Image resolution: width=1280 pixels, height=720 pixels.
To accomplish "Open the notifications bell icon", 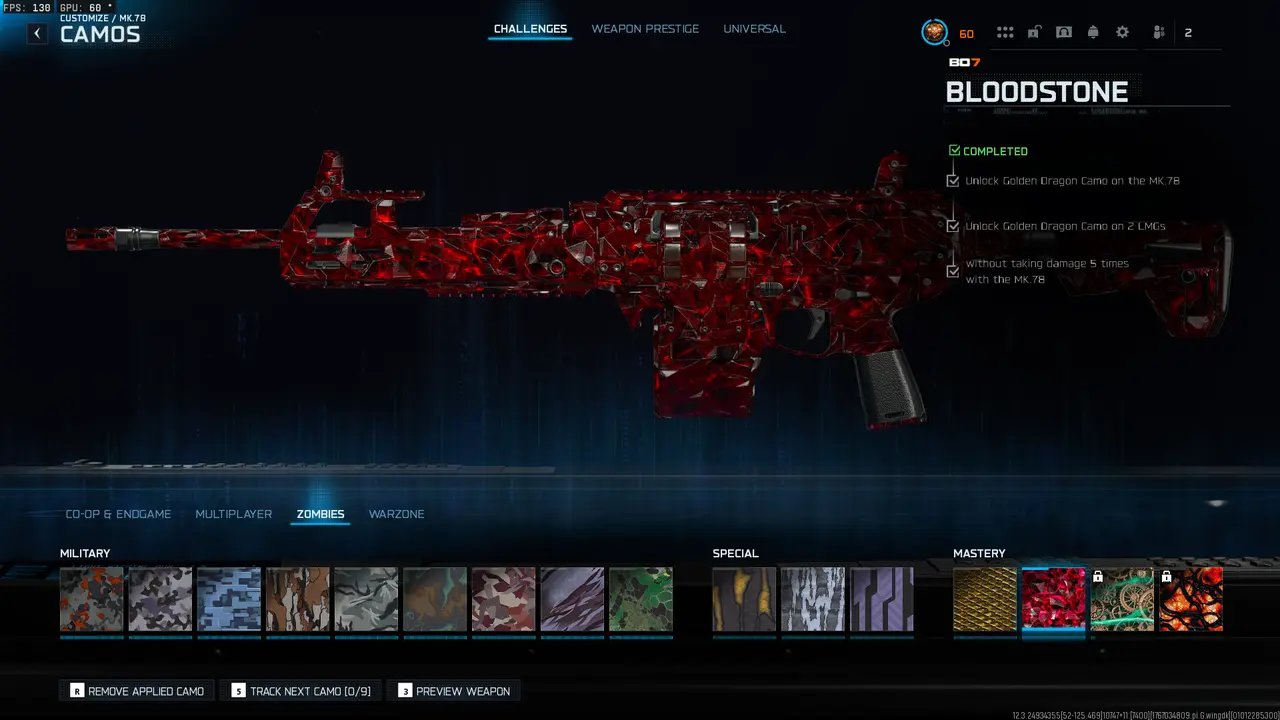I will tap(1093, 32).
